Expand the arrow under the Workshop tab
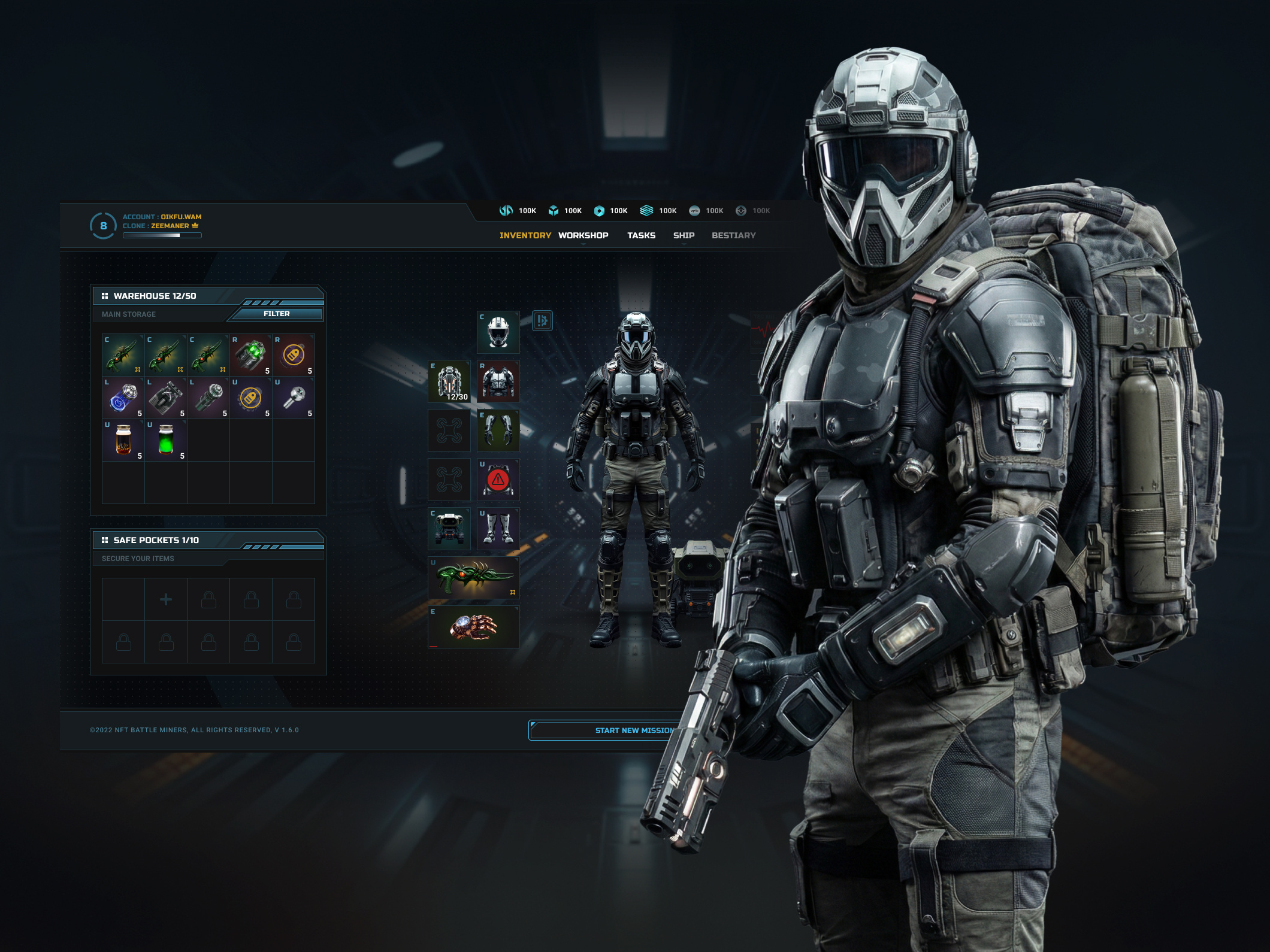Screen dimensions: 1270x952 pyautogui.click(x=583, y=244)
